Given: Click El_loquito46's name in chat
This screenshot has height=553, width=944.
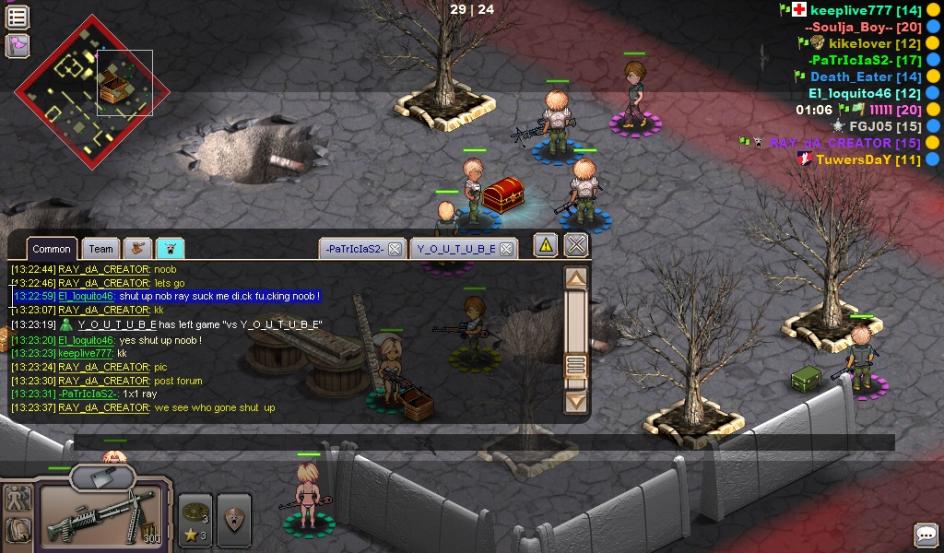Looking at the screenshot, I should coord(85,296).
